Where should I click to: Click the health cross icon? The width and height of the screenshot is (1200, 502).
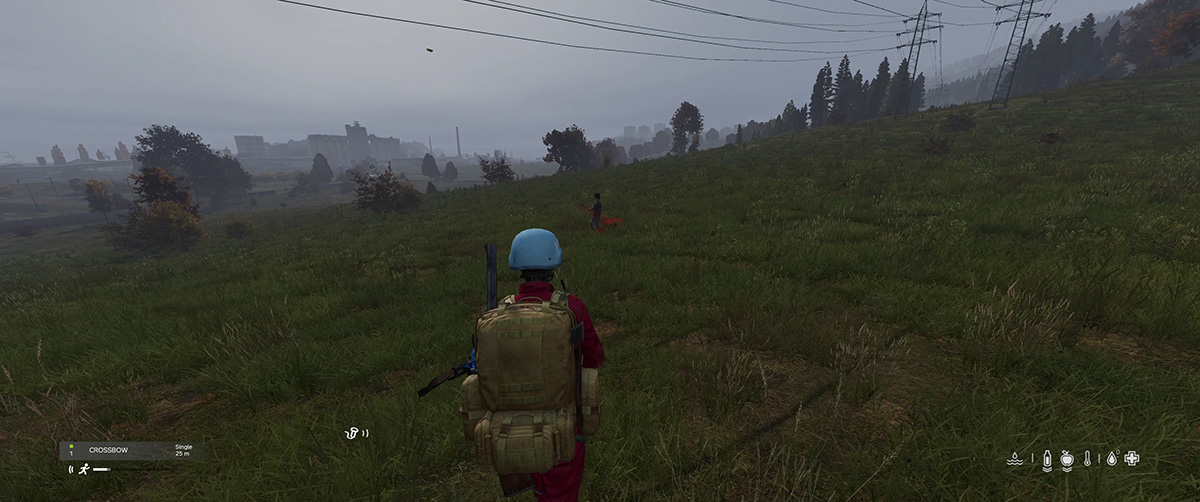pyautogui.click(x=1131, y=459)
